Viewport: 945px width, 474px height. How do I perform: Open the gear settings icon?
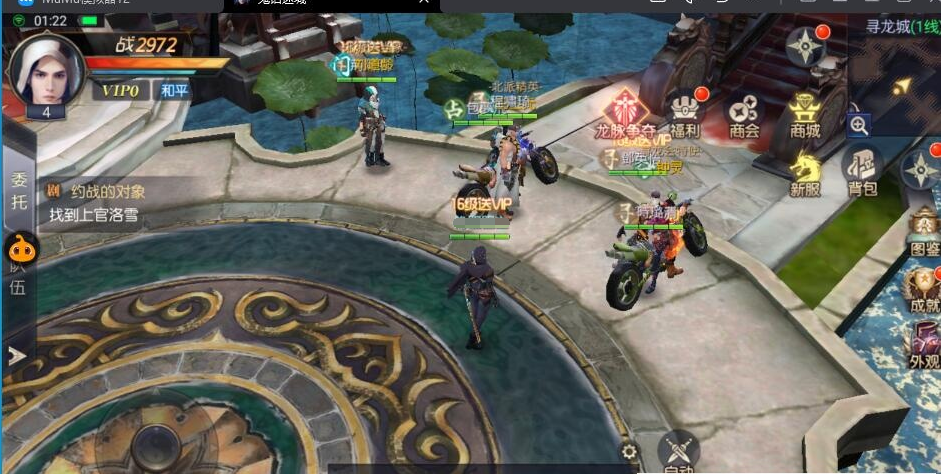(629, 452)
